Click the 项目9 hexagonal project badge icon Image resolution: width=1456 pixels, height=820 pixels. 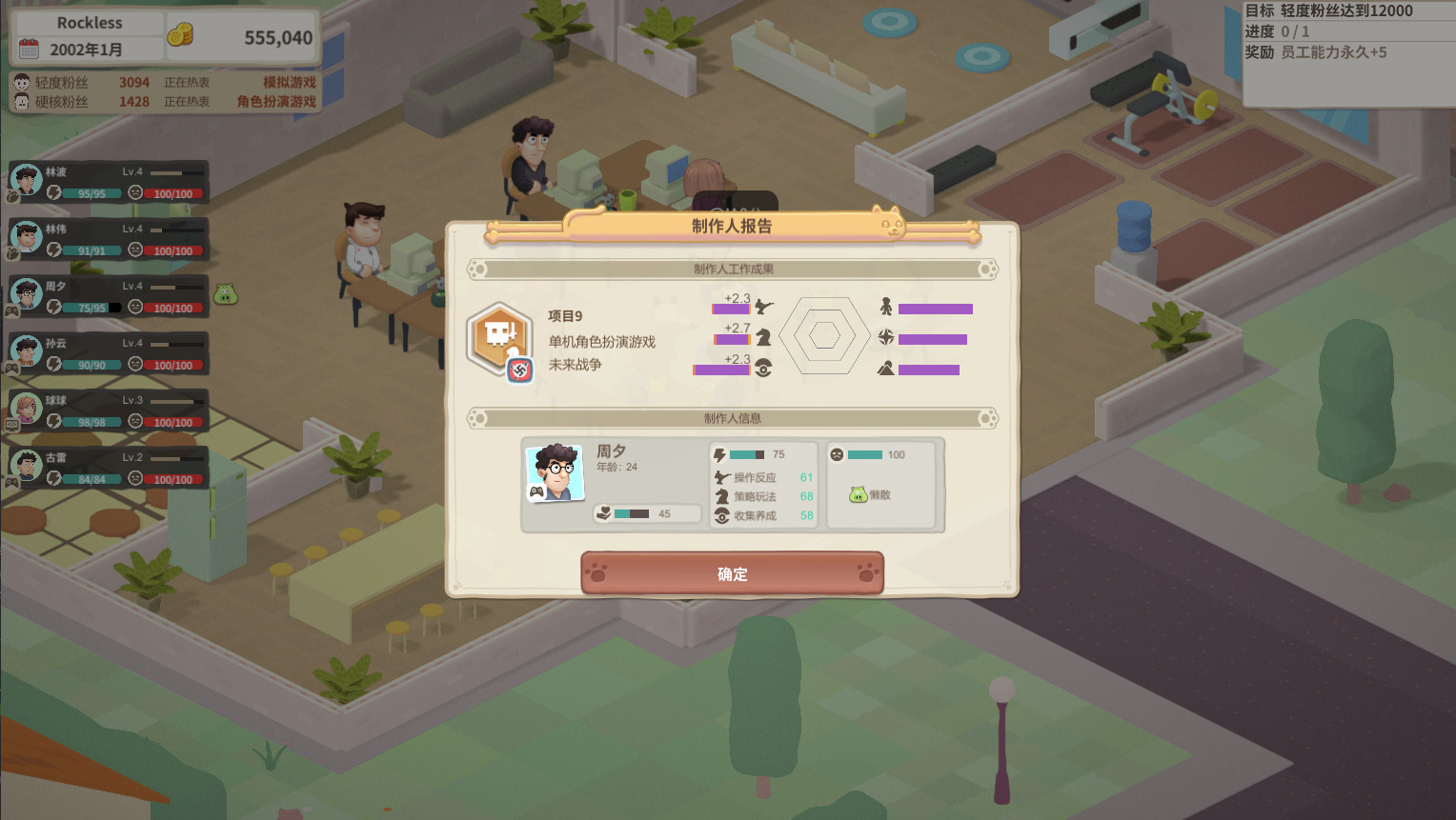coord(498,335)
